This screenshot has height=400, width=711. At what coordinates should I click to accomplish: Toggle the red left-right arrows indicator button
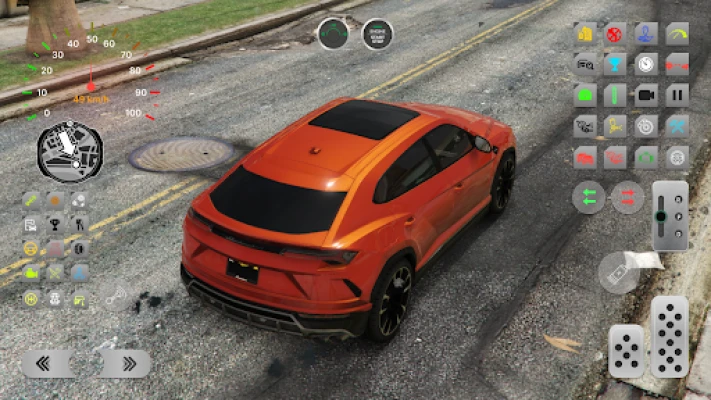(x=628, y=197)
